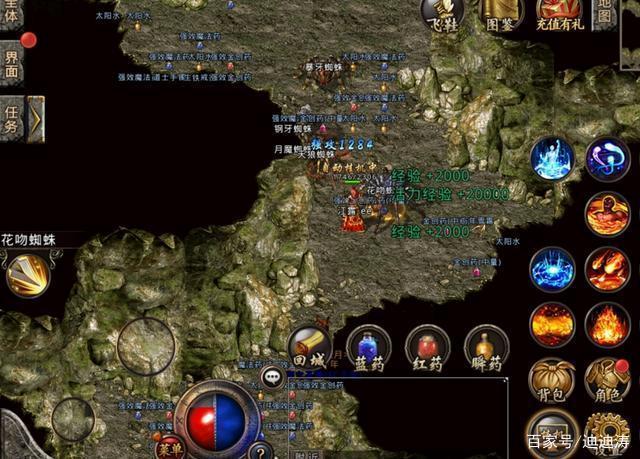Open the 背包 backpack
640x459 pixels.
[x=551, y=377]
